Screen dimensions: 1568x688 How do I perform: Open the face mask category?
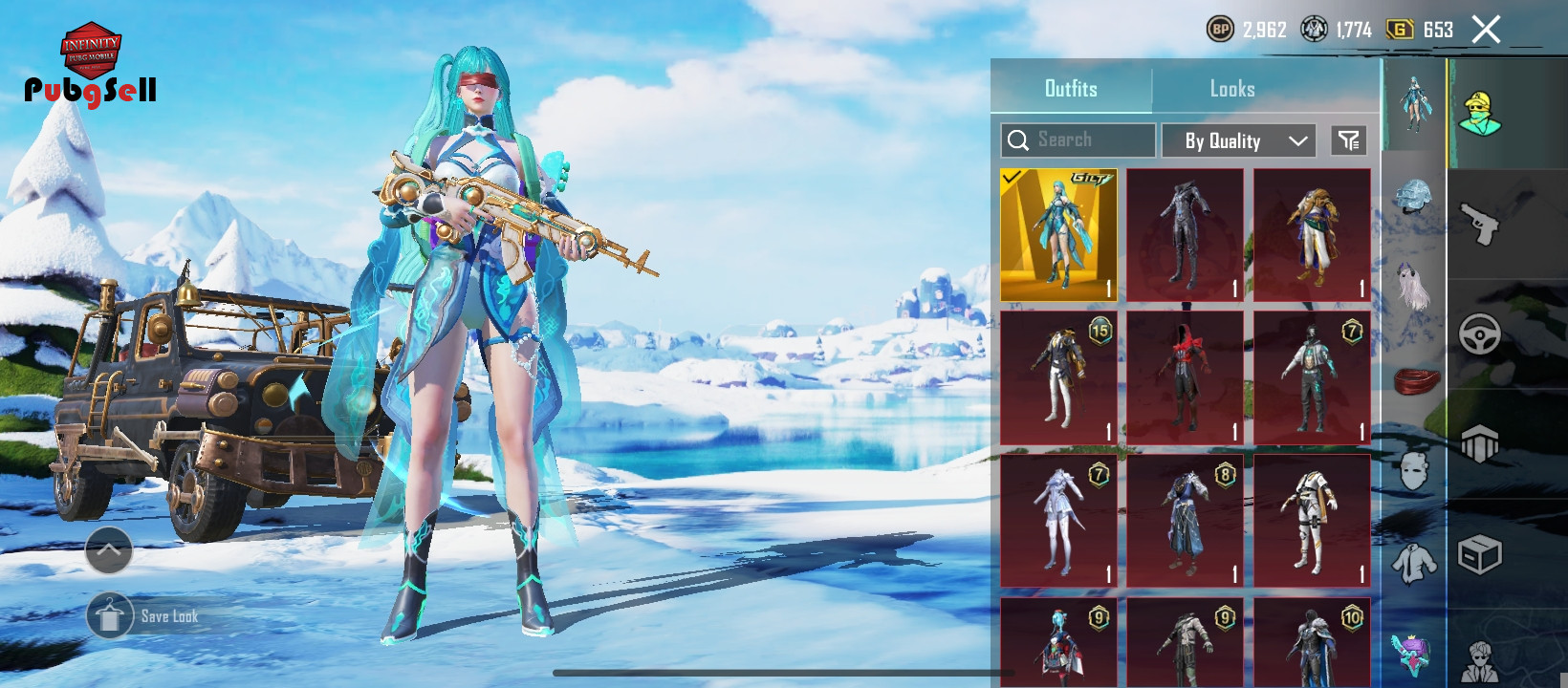[1413, 470]
